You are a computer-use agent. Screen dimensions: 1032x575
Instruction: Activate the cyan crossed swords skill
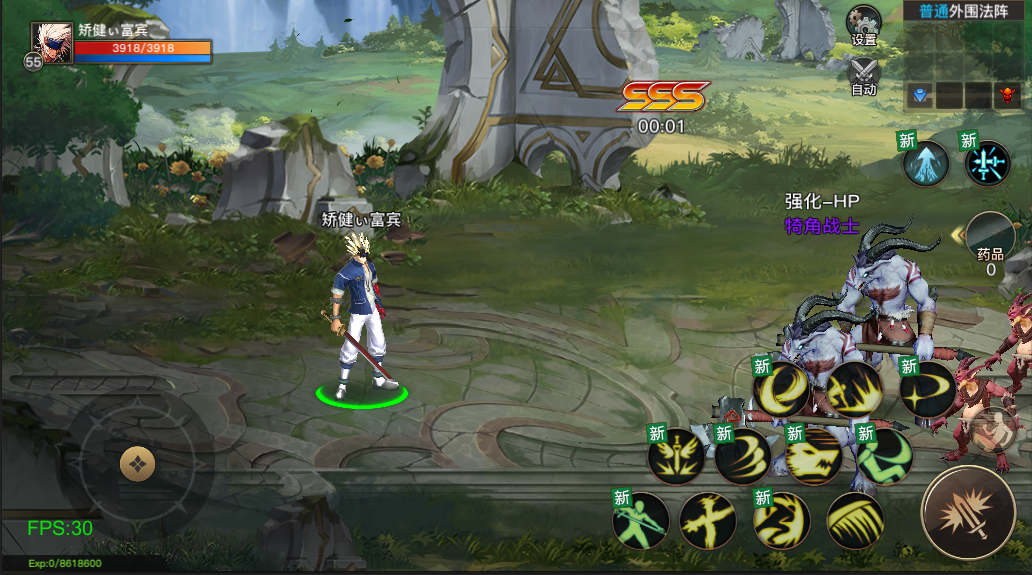click(988, 163)
